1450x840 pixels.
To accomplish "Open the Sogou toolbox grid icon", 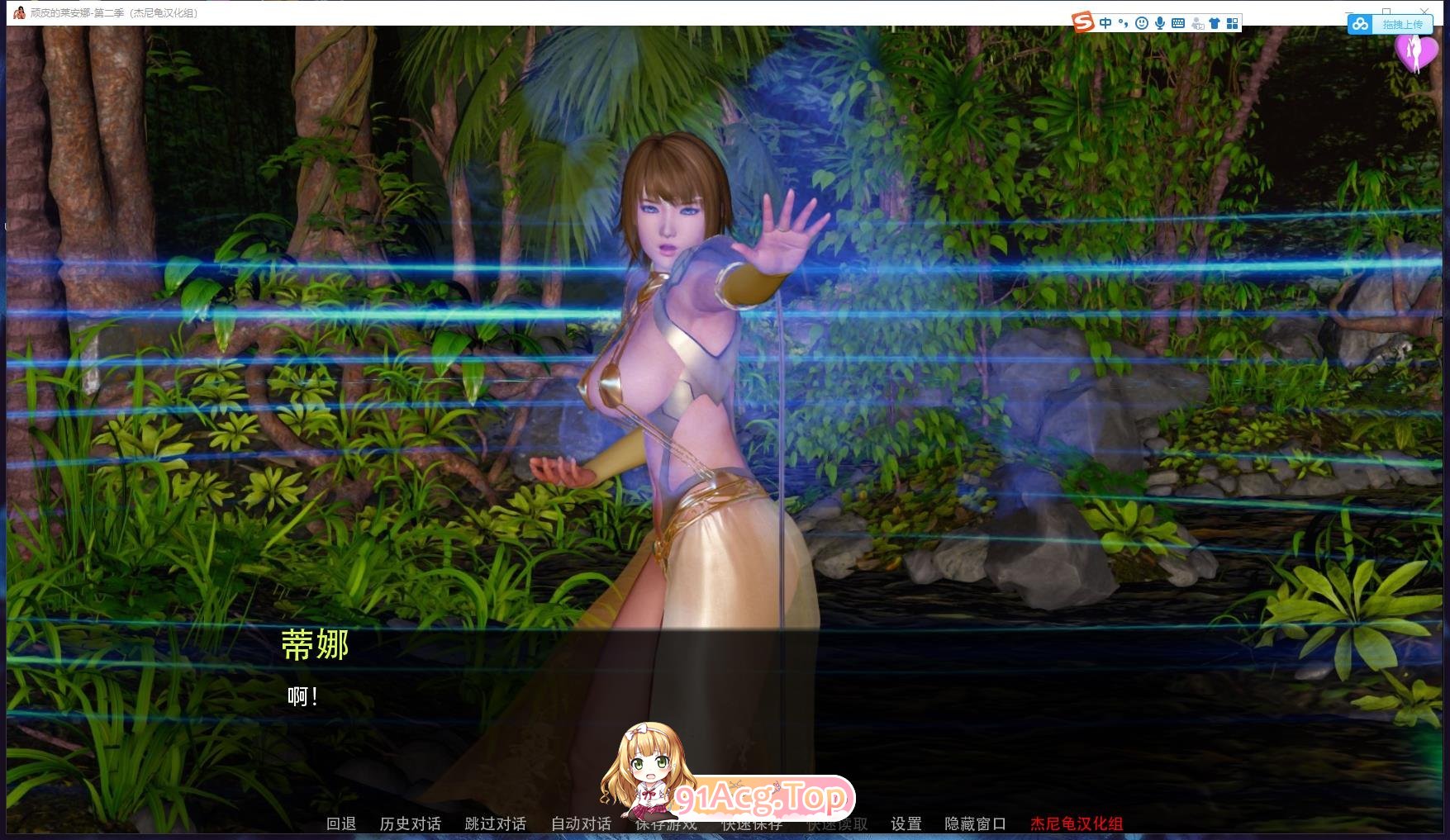I will (x=1232, y=22).
